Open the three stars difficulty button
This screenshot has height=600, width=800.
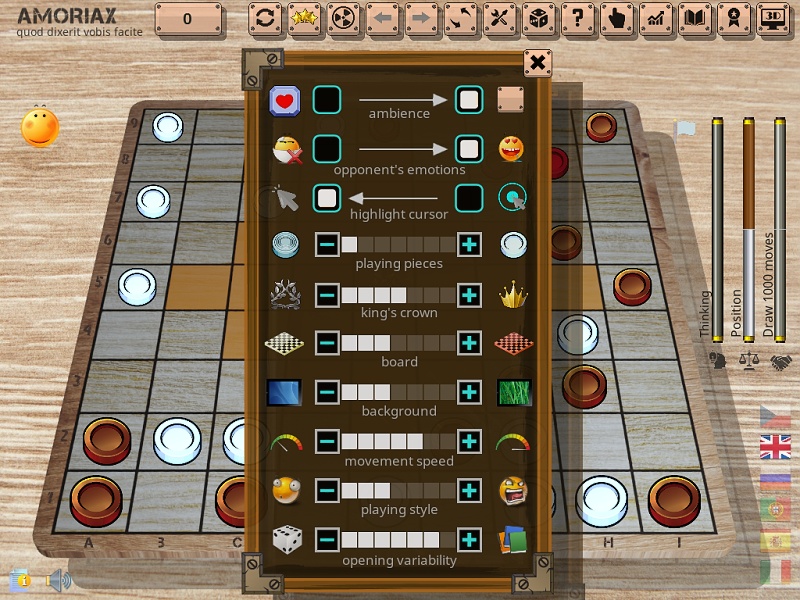[304, 18]
